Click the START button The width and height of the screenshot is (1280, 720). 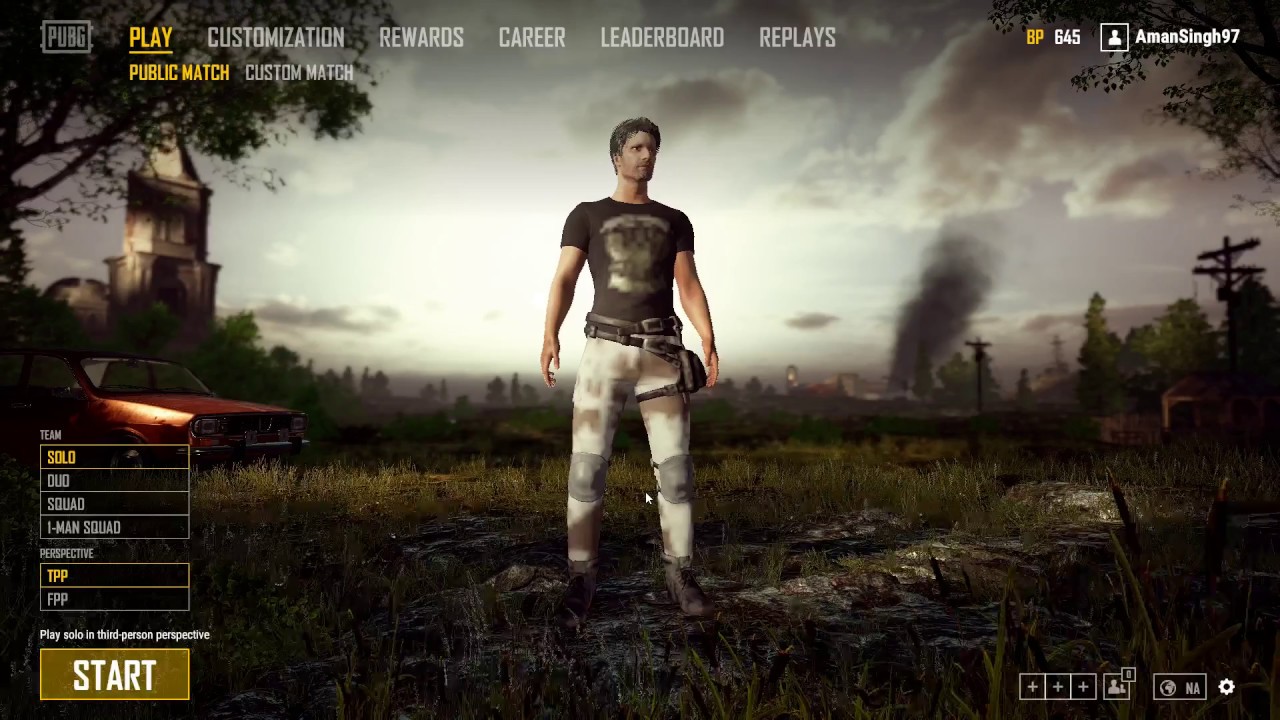pyautogui.click(x=114, y=675)
